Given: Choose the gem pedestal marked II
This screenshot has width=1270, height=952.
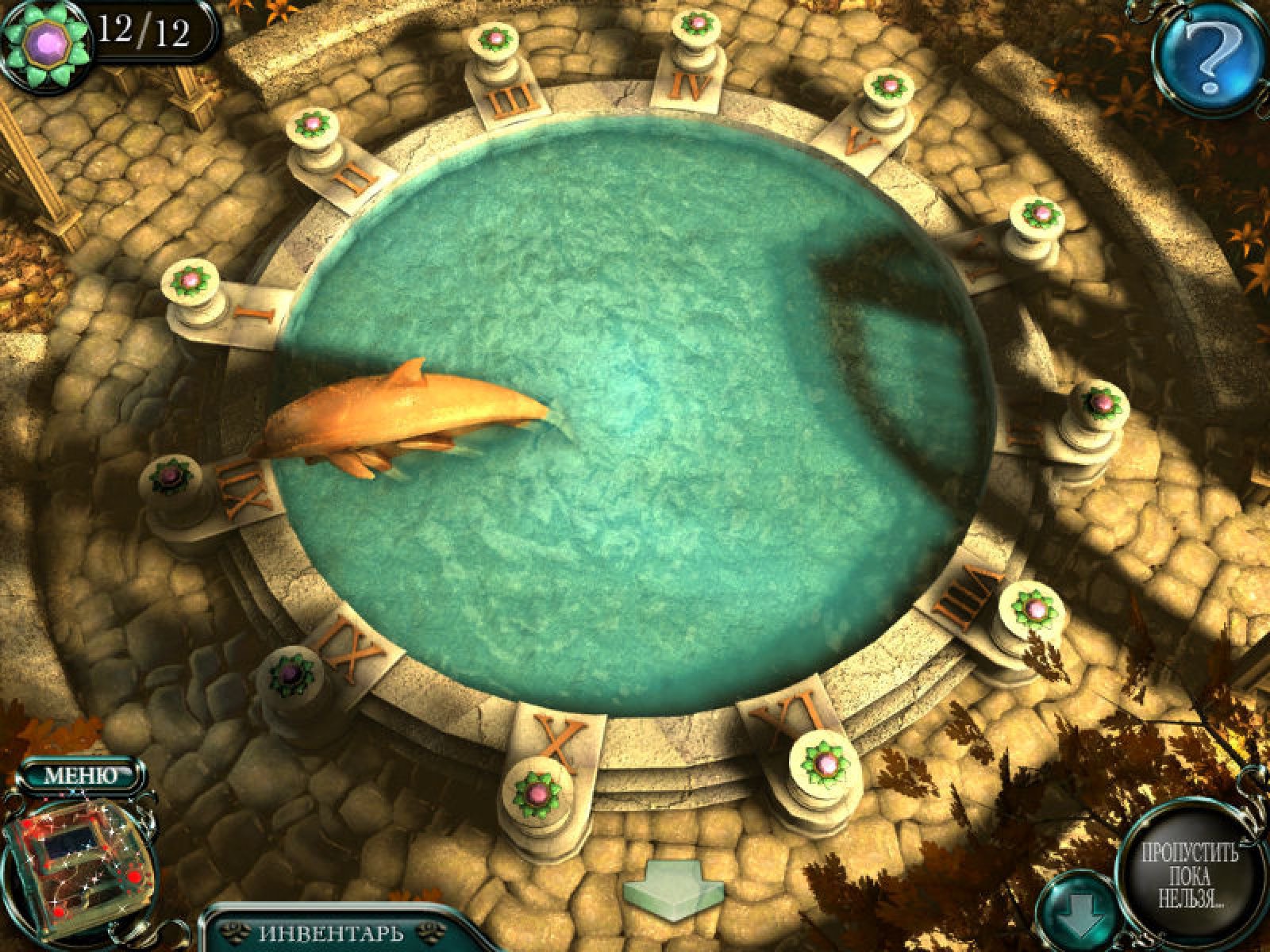Looking at the screenshot, I should tap(311, 125).
